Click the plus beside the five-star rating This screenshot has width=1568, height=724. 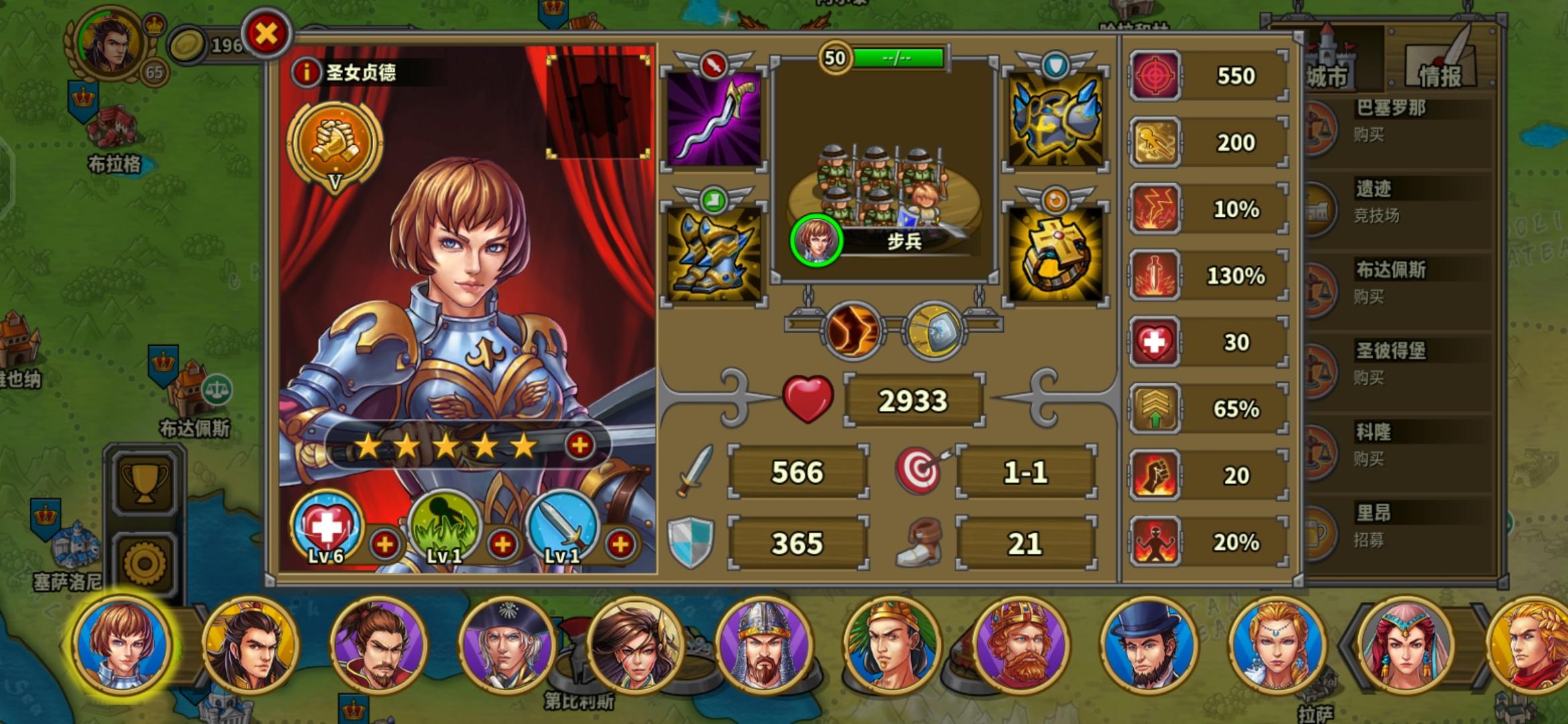coord(580,444)
